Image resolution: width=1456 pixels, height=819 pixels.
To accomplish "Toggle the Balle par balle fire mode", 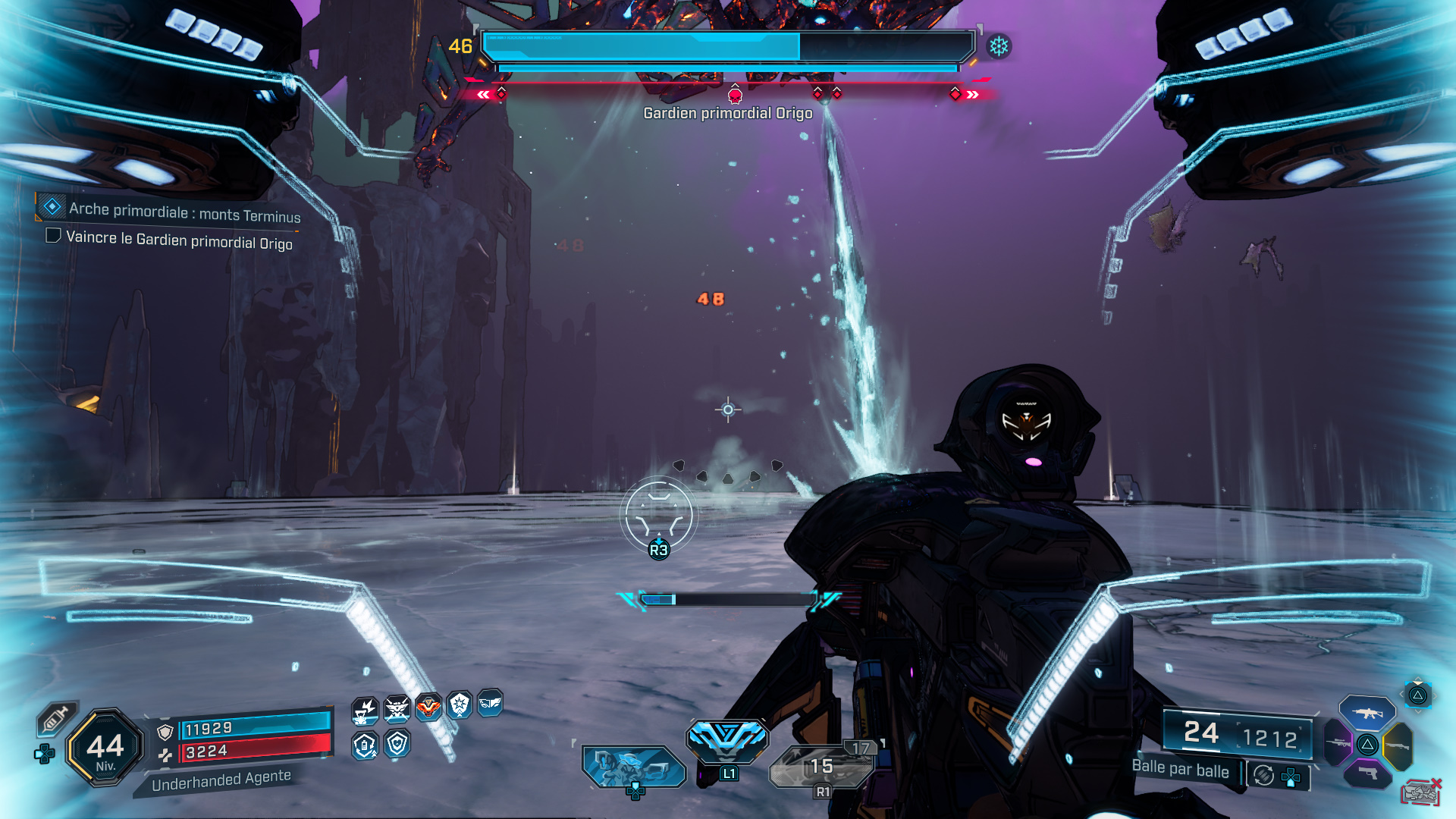I will [x=1180, y=769].
